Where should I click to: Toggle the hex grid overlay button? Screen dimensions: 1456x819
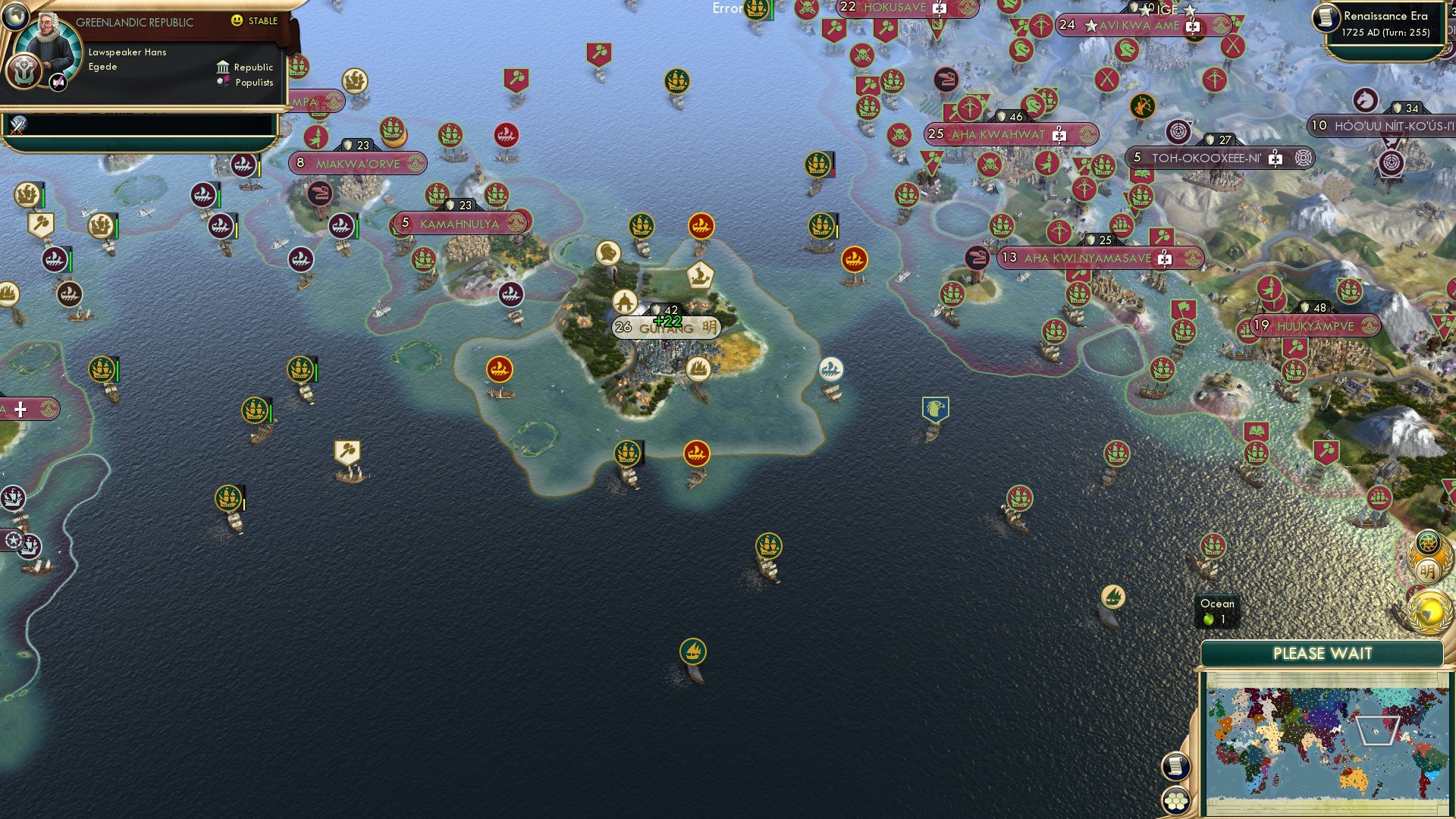tap(1175, 799)
